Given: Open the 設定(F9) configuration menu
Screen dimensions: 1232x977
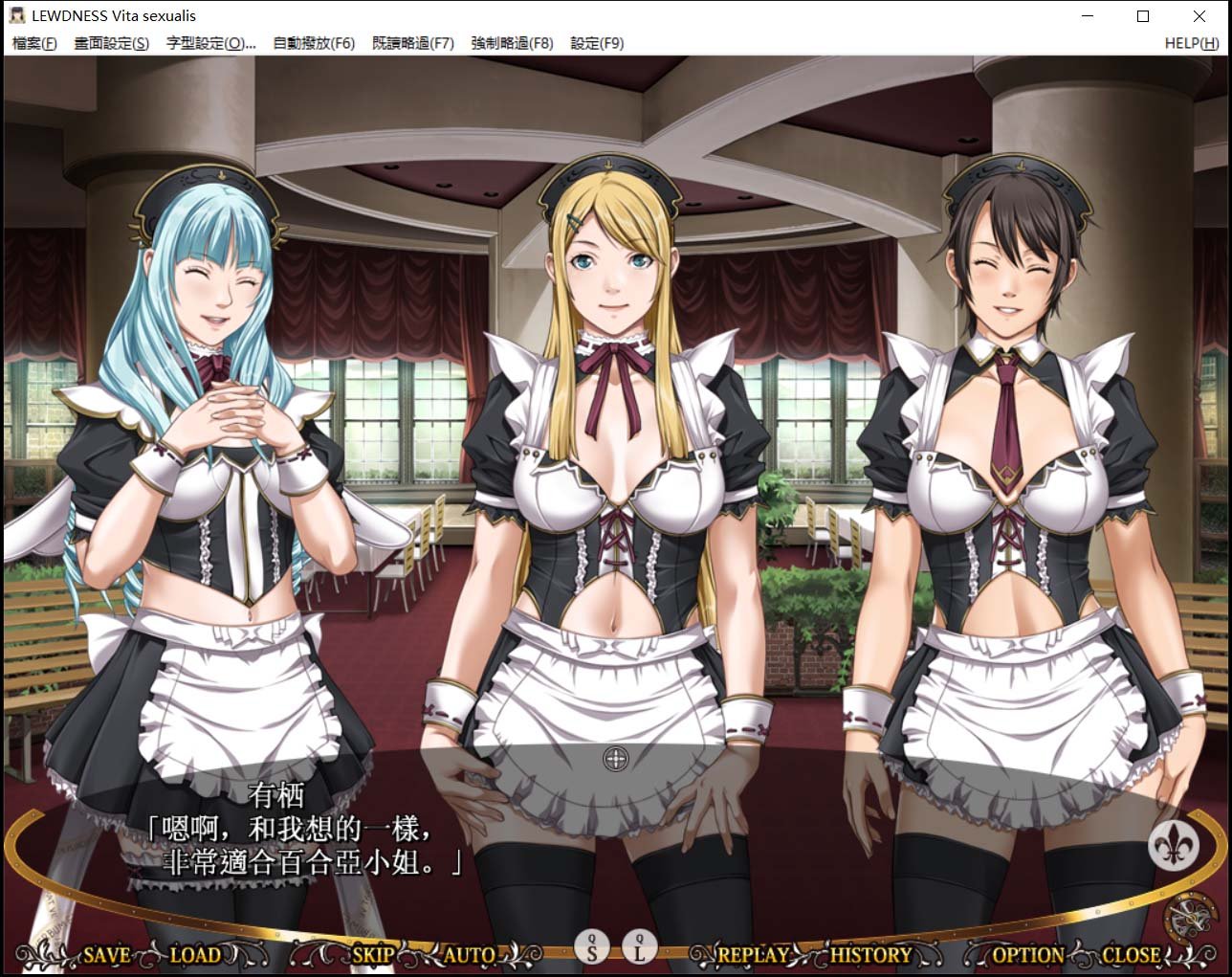Looking at the screenshot, I should coord(598,43).
